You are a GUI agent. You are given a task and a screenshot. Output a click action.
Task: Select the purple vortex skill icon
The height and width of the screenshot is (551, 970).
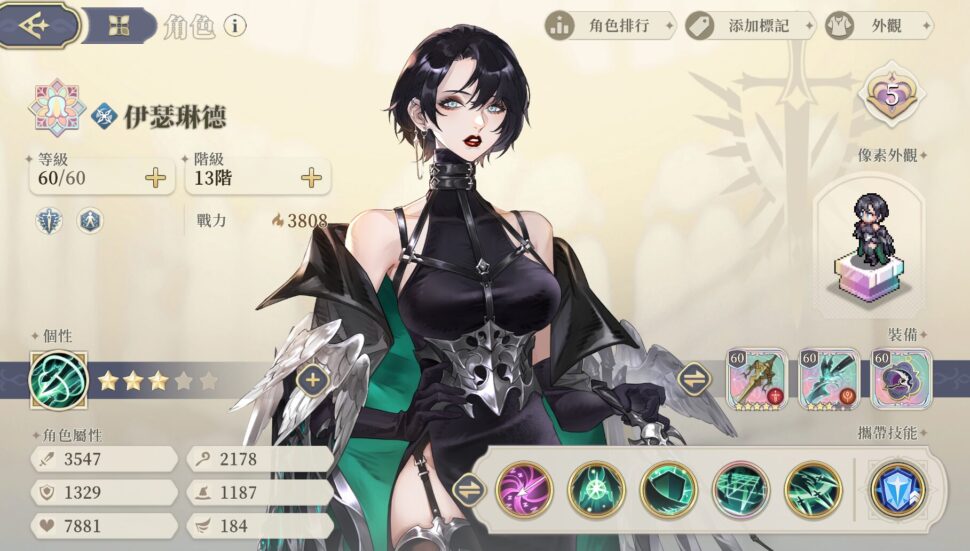click(x=525, y=490)
